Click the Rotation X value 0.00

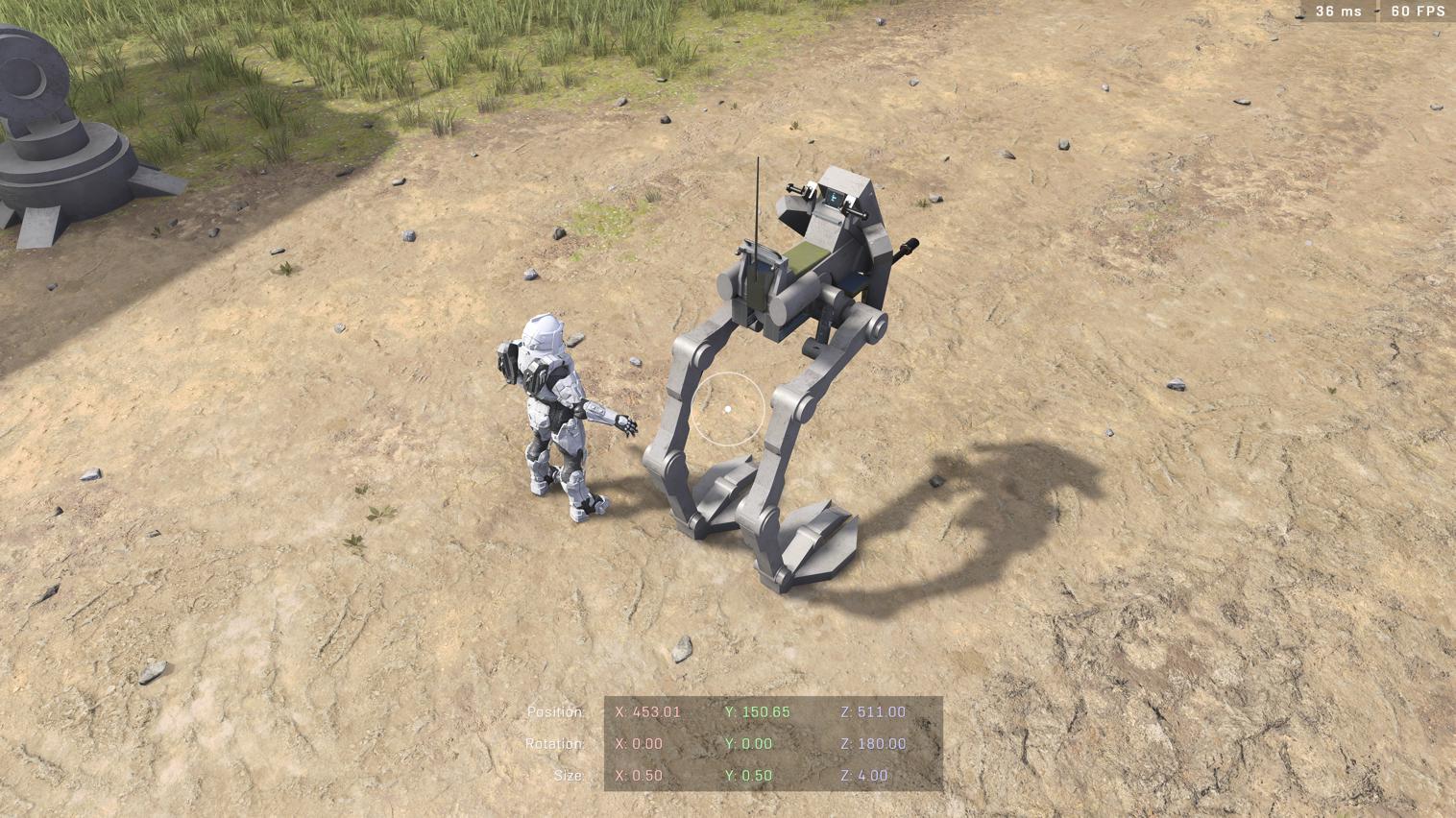[x=642, y=743]
